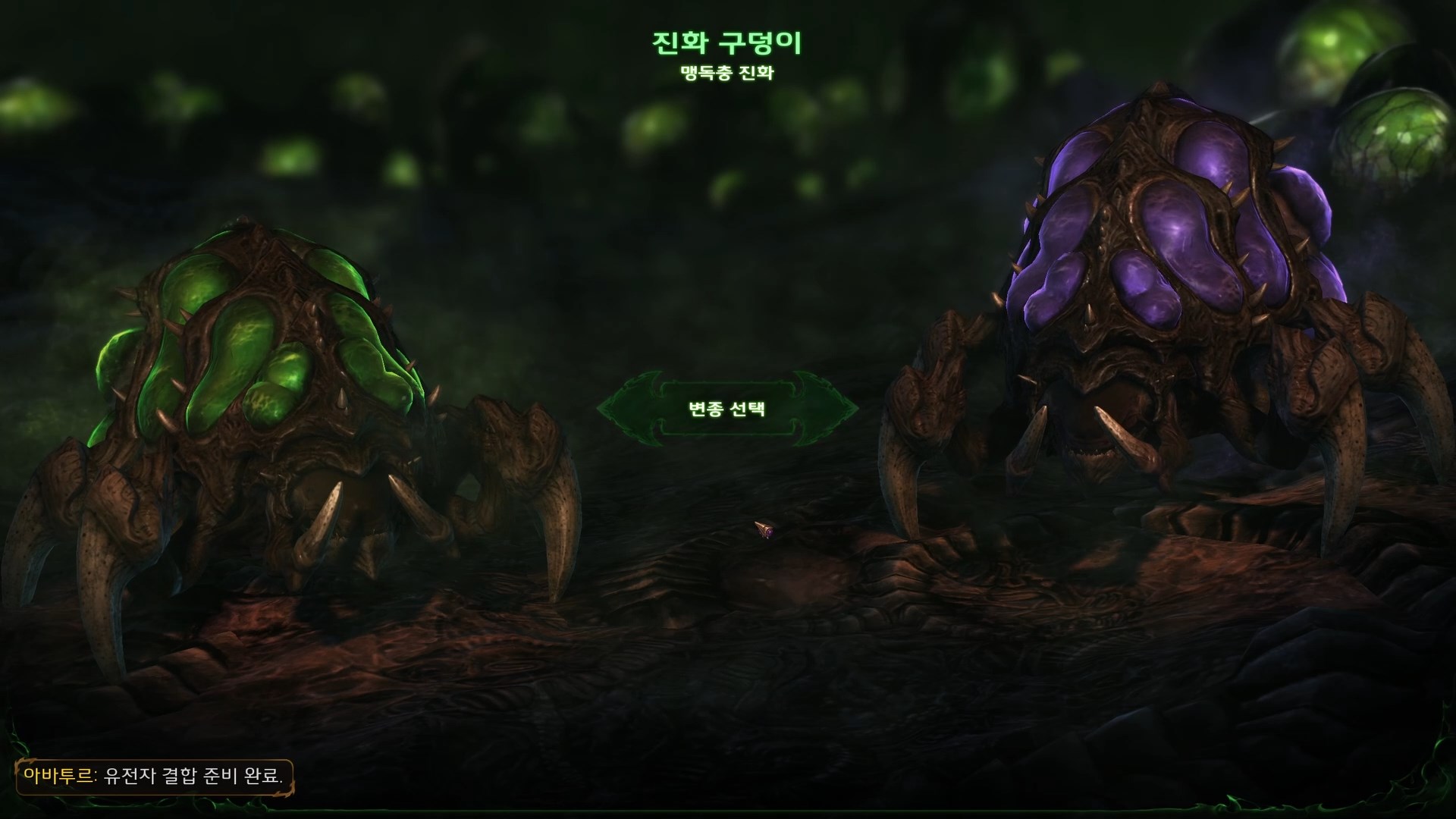This screenshot has width=1456, height=819.
Task: Click the right arrow of the 변종 선택 banner
Action: pos(827,409)
